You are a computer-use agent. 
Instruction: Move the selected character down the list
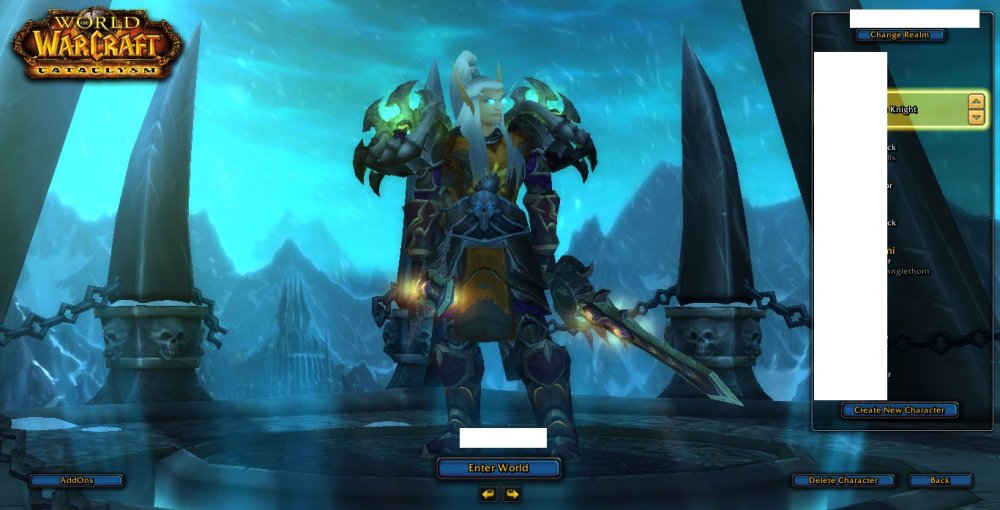click(x=976, y=117)
